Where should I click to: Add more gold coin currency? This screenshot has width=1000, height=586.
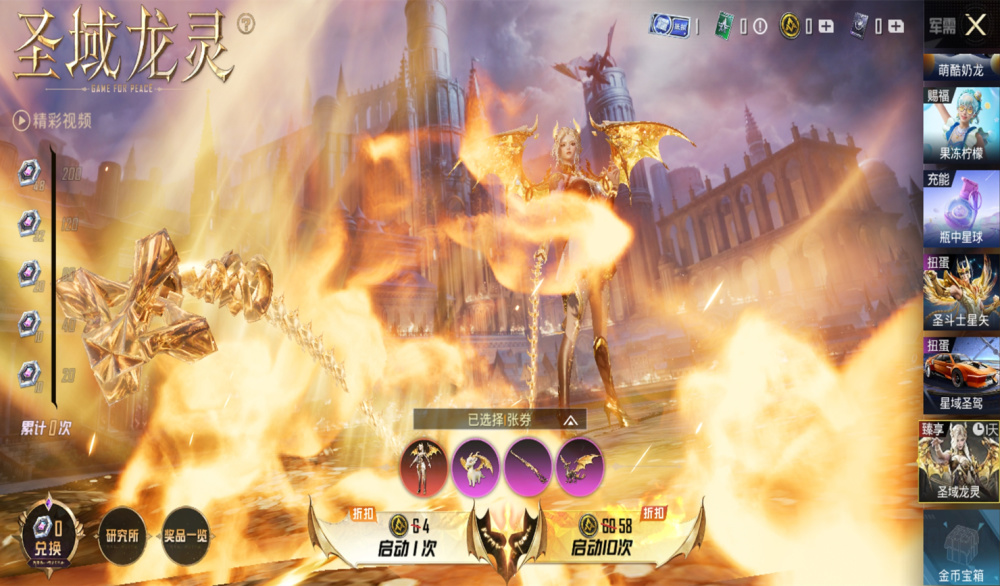826,26
